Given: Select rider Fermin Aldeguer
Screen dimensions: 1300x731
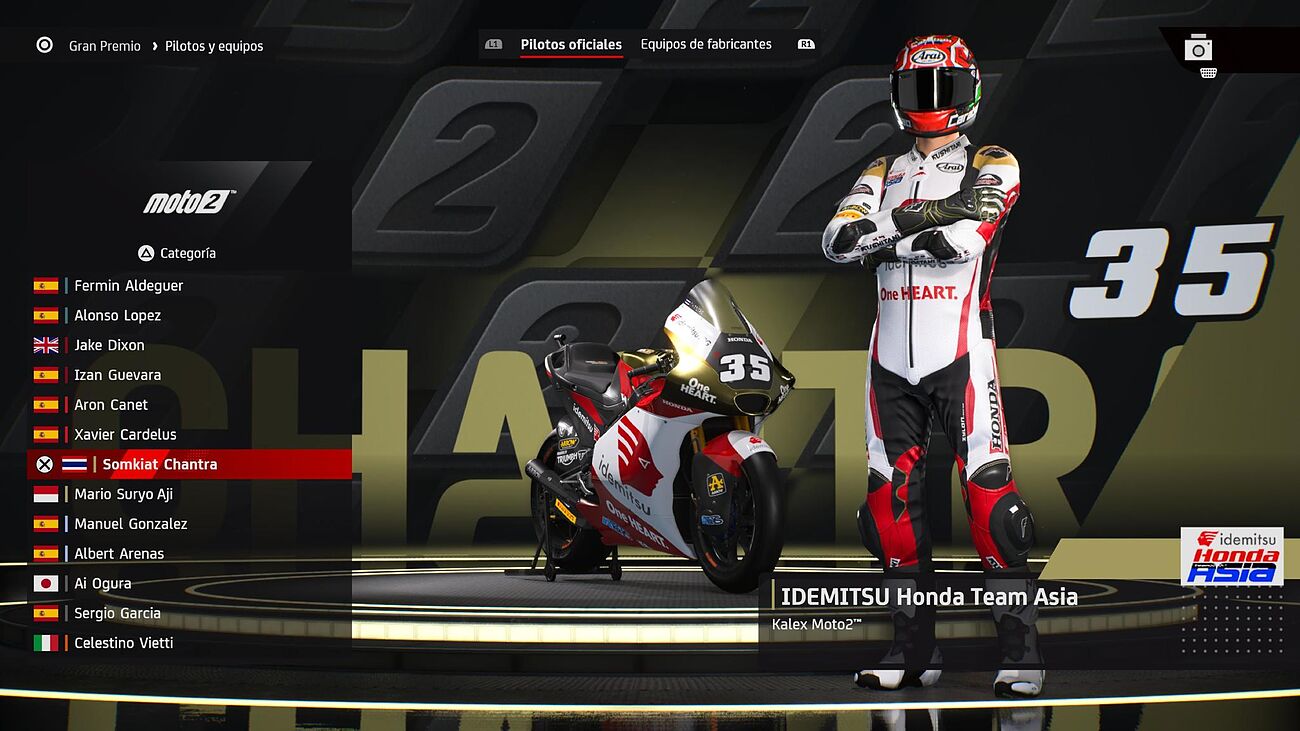Looking at the screenshot, I should 128,286.
